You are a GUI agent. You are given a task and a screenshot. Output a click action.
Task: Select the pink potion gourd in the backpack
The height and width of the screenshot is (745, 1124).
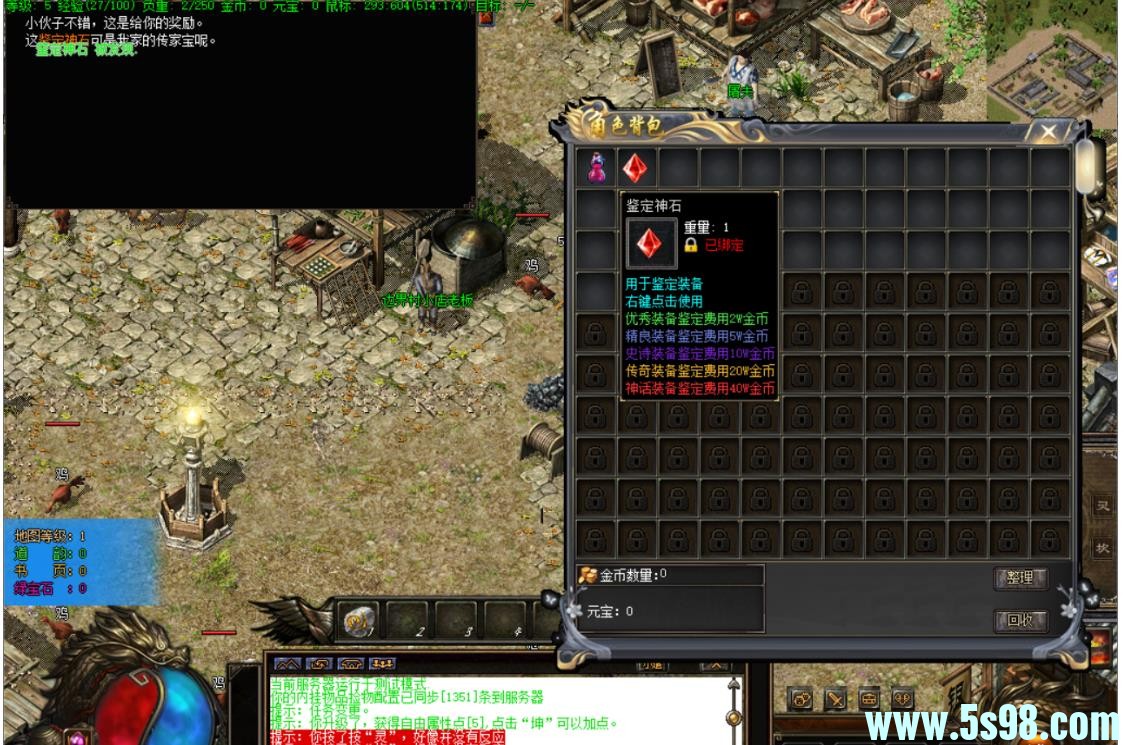click(596, 167)
